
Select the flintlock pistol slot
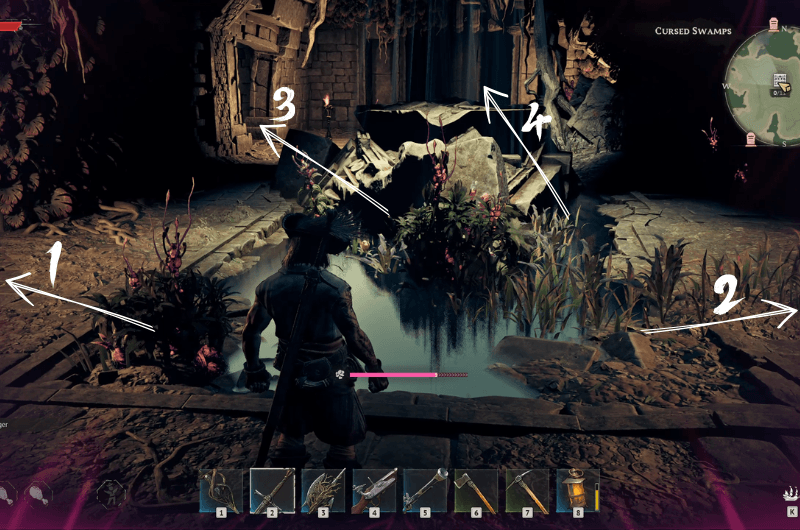coord(374,491)
